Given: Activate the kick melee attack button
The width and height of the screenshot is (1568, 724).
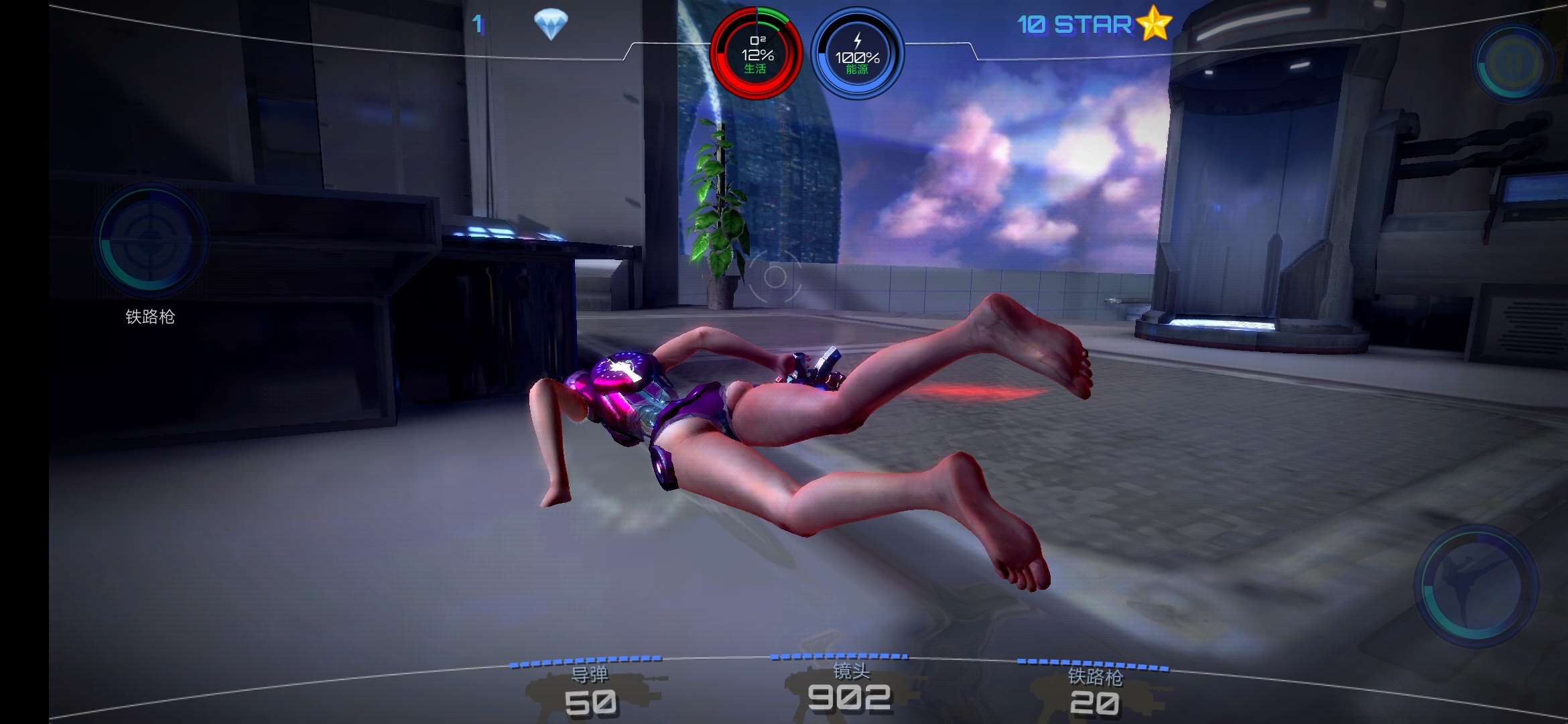Looking at the screenshot, I should (1476, 585).
